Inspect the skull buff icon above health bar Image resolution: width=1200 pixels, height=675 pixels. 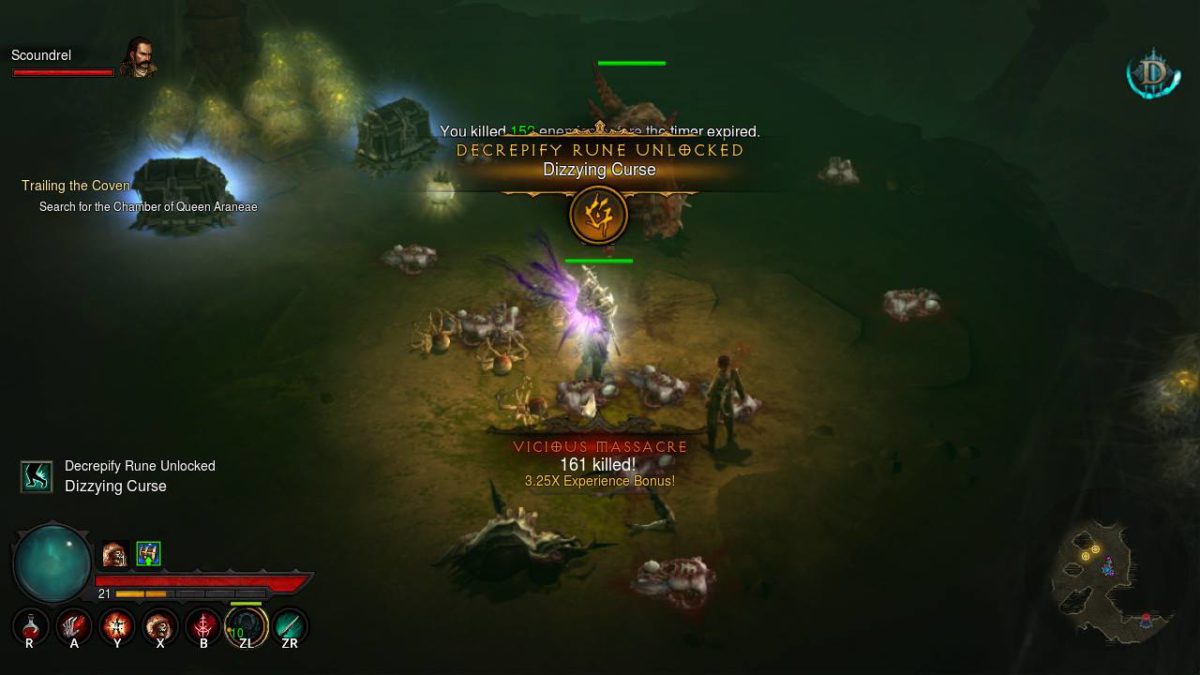coord(114,554)
